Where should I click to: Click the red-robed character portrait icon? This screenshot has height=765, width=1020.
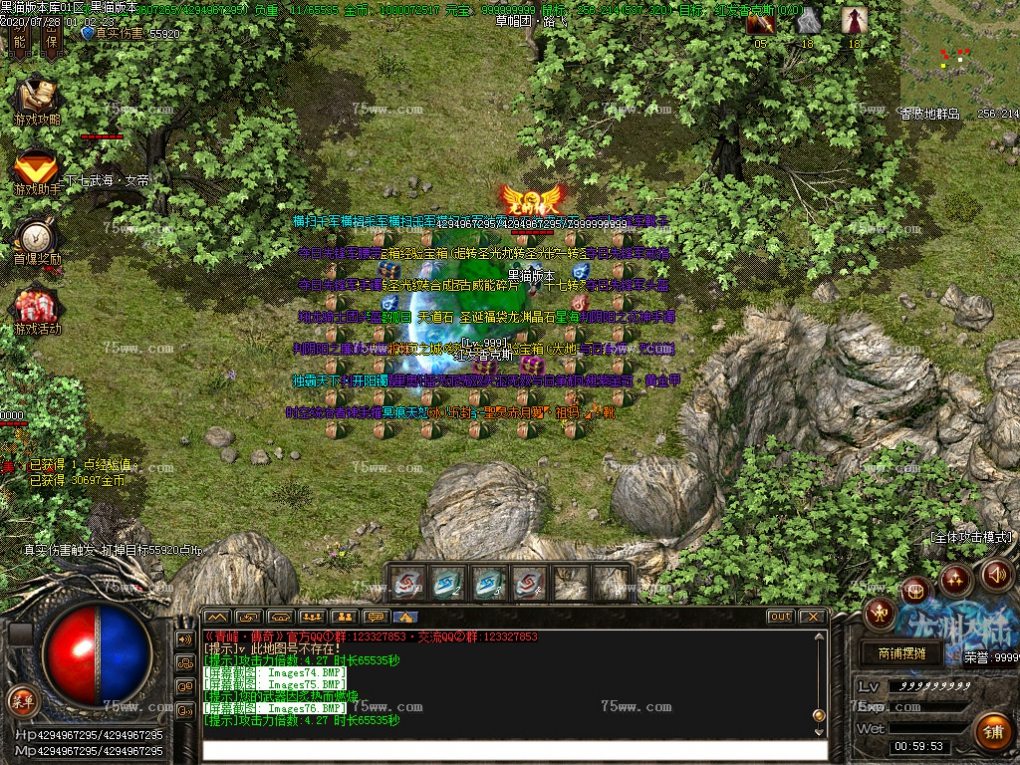tap(853, 21)
